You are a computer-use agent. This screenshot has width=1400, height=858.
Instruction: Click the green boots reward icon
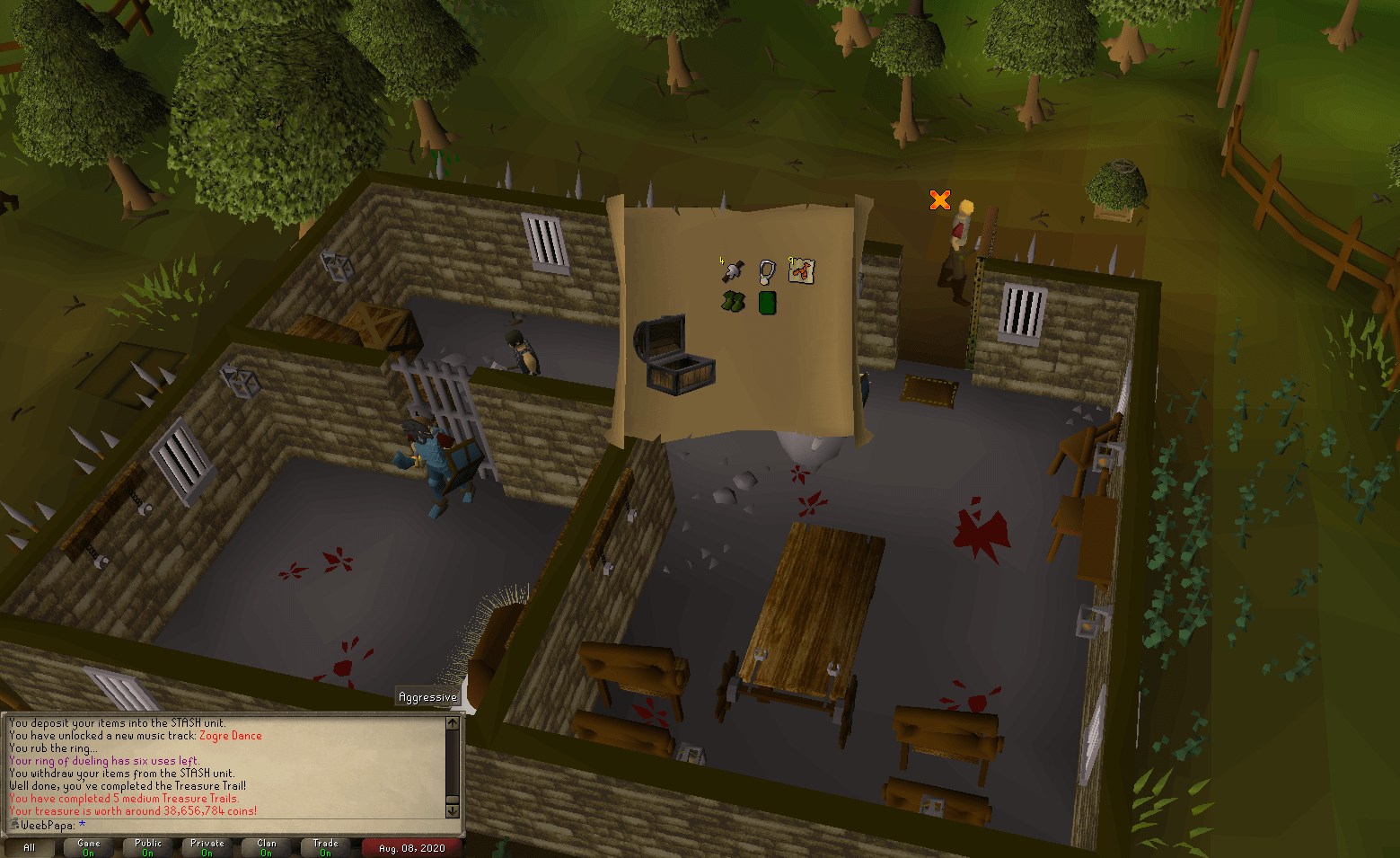tap(732, 303)
